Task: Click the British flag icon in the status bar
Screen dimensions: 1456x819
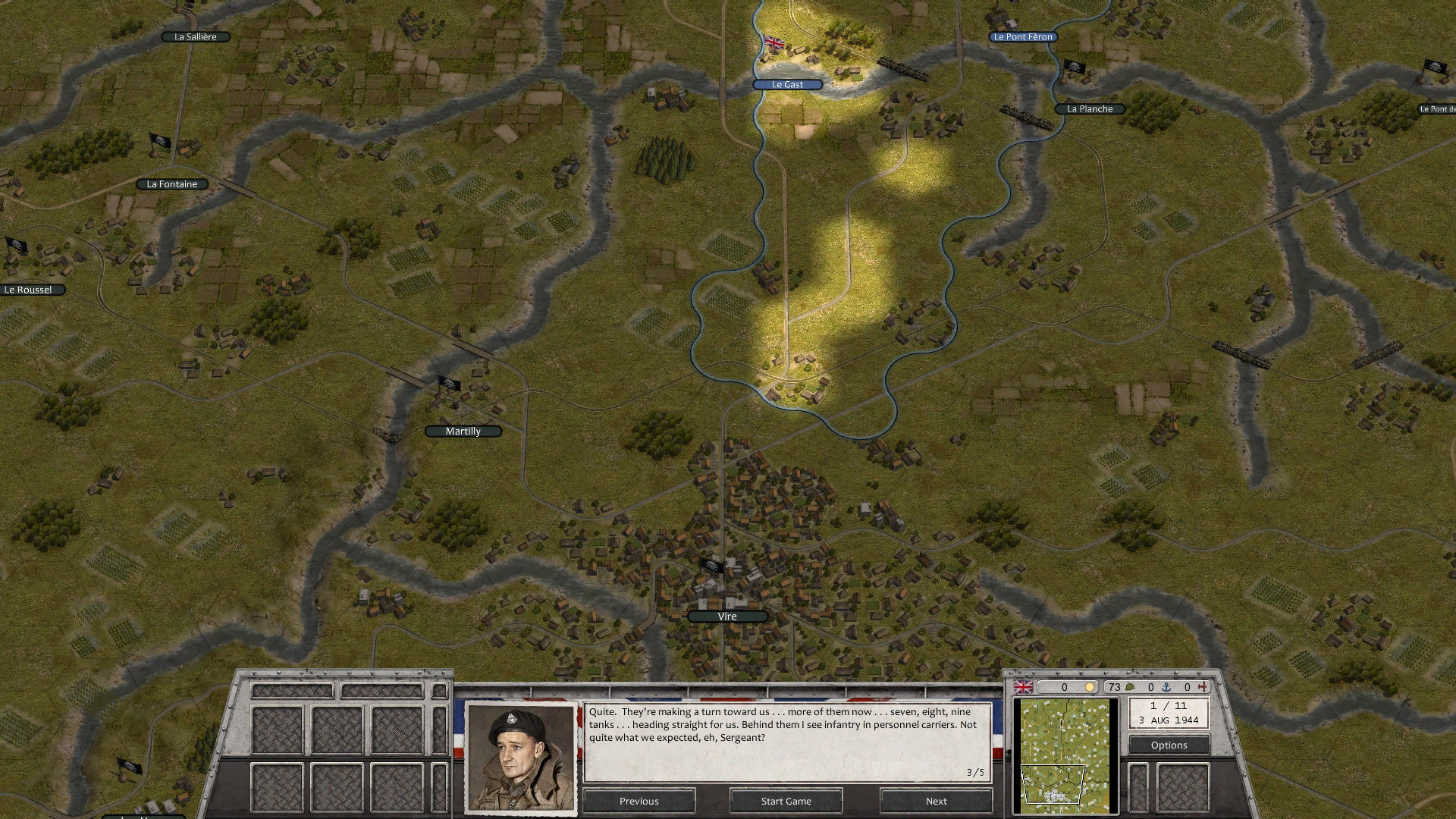Action: point(1023,686)
